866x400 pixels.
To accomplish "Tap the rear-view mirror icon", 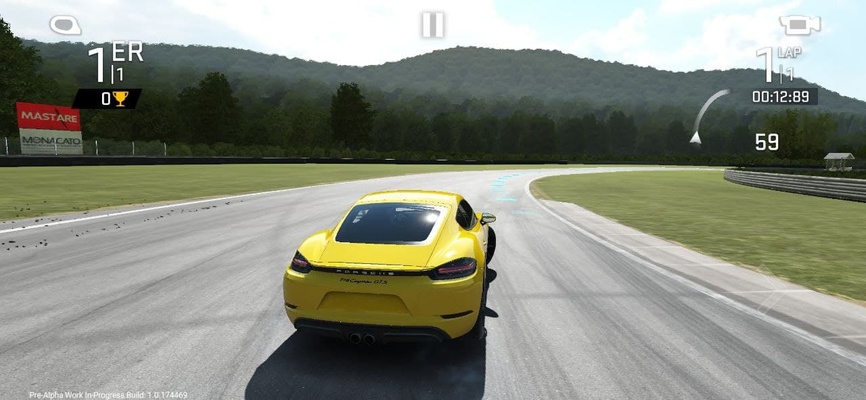I will 66,25.
